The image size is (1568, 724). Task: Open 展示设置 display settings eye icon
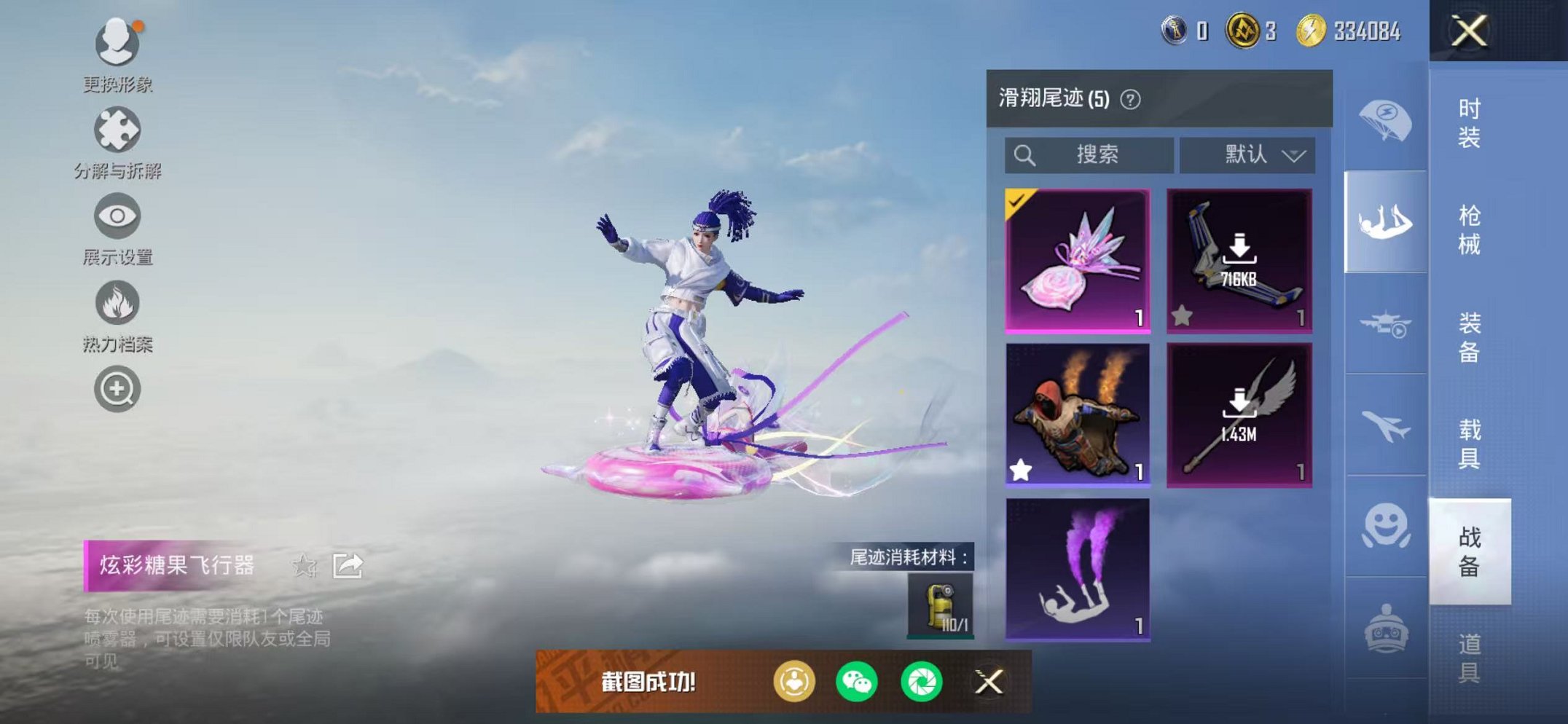point(119,216)
